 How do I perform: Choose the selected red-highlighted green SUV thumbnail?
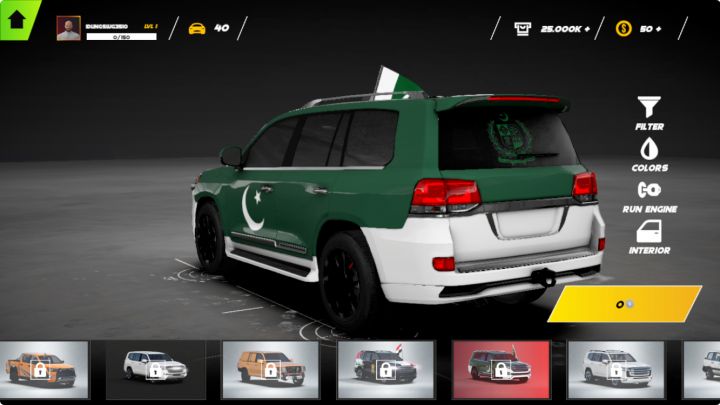[x=500, y=370]
